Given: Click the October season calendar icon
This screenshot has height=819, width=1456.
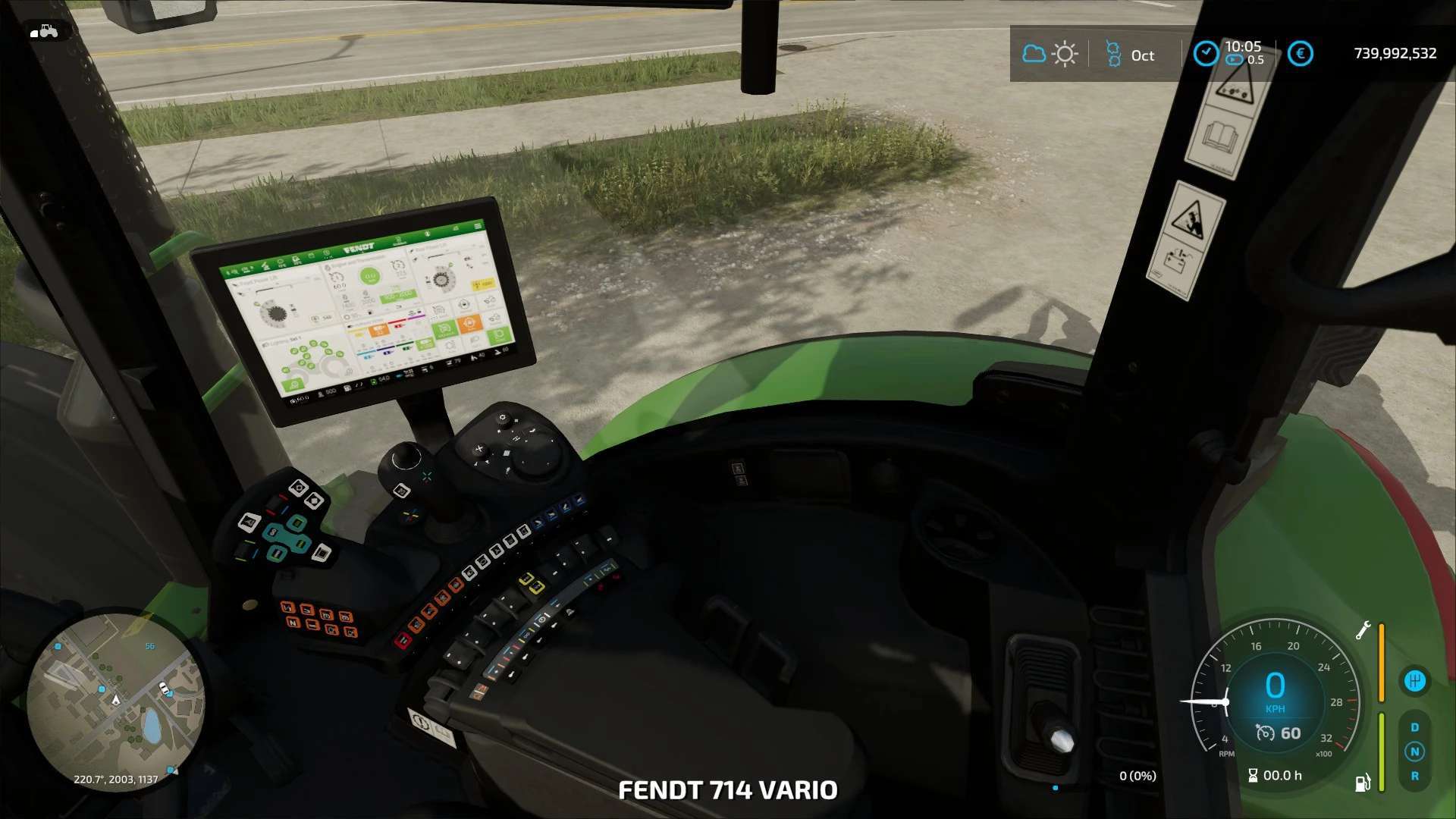Looking at the screenshot, I should coord(1113,54).
